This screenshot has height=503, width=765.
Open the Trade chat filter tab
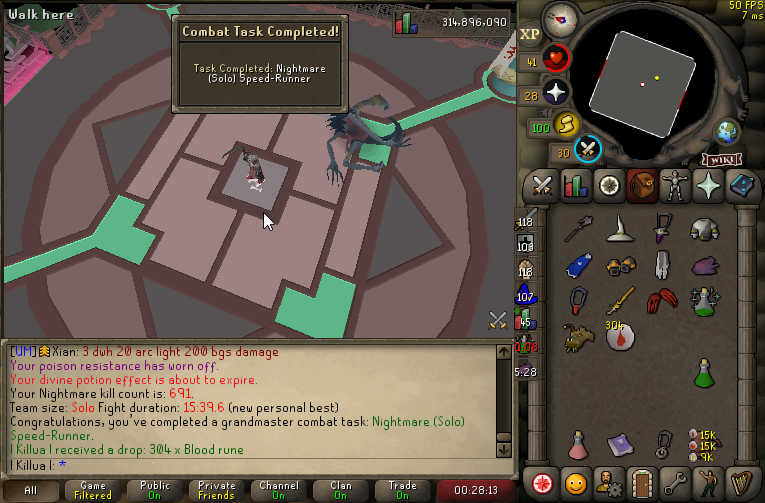click(402, 490)
